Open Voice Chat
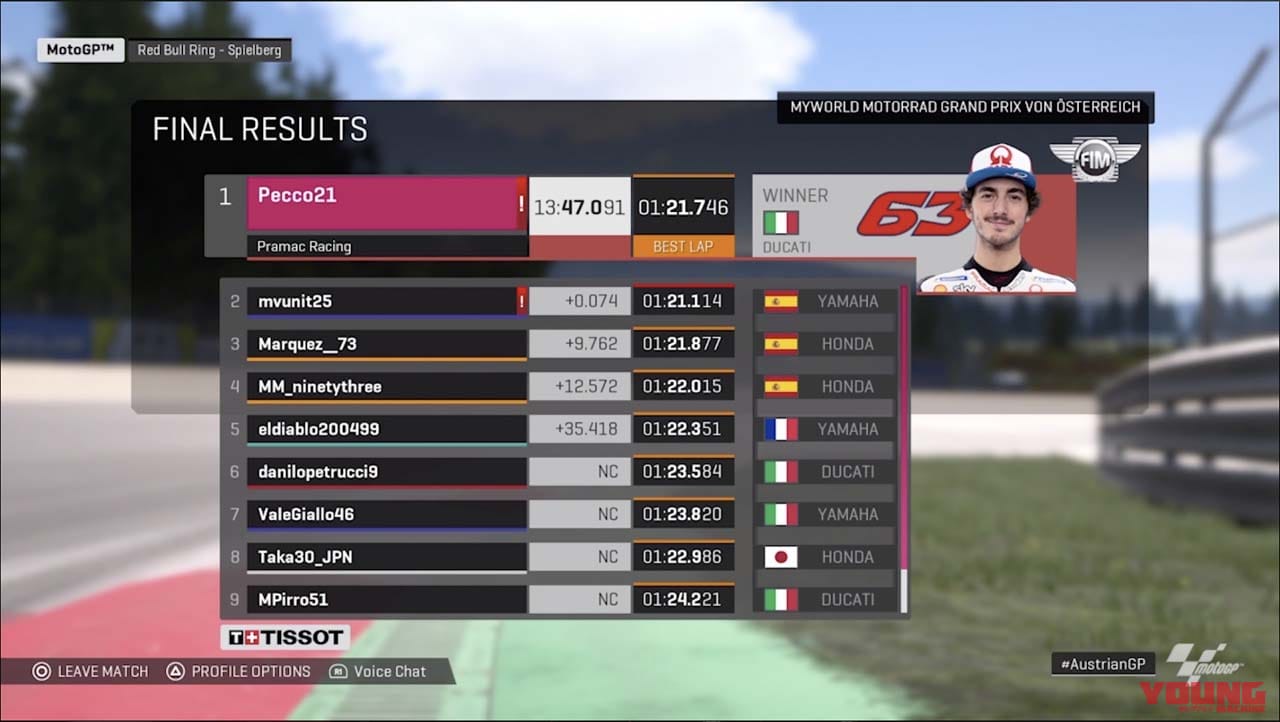 [378, 671]
